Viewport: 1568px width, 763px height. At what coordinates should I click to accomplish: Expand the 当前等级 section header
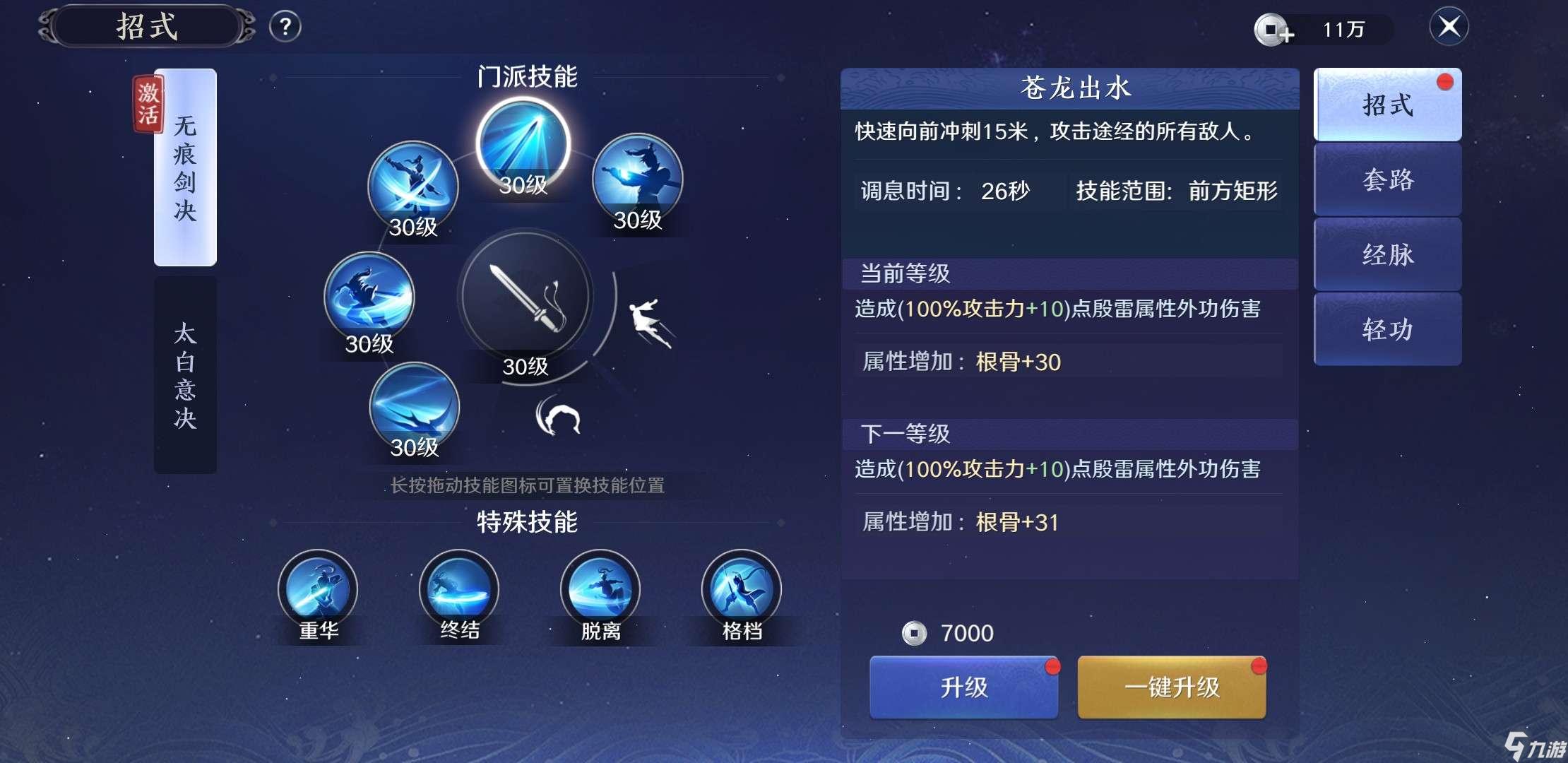click(1070, 273)
